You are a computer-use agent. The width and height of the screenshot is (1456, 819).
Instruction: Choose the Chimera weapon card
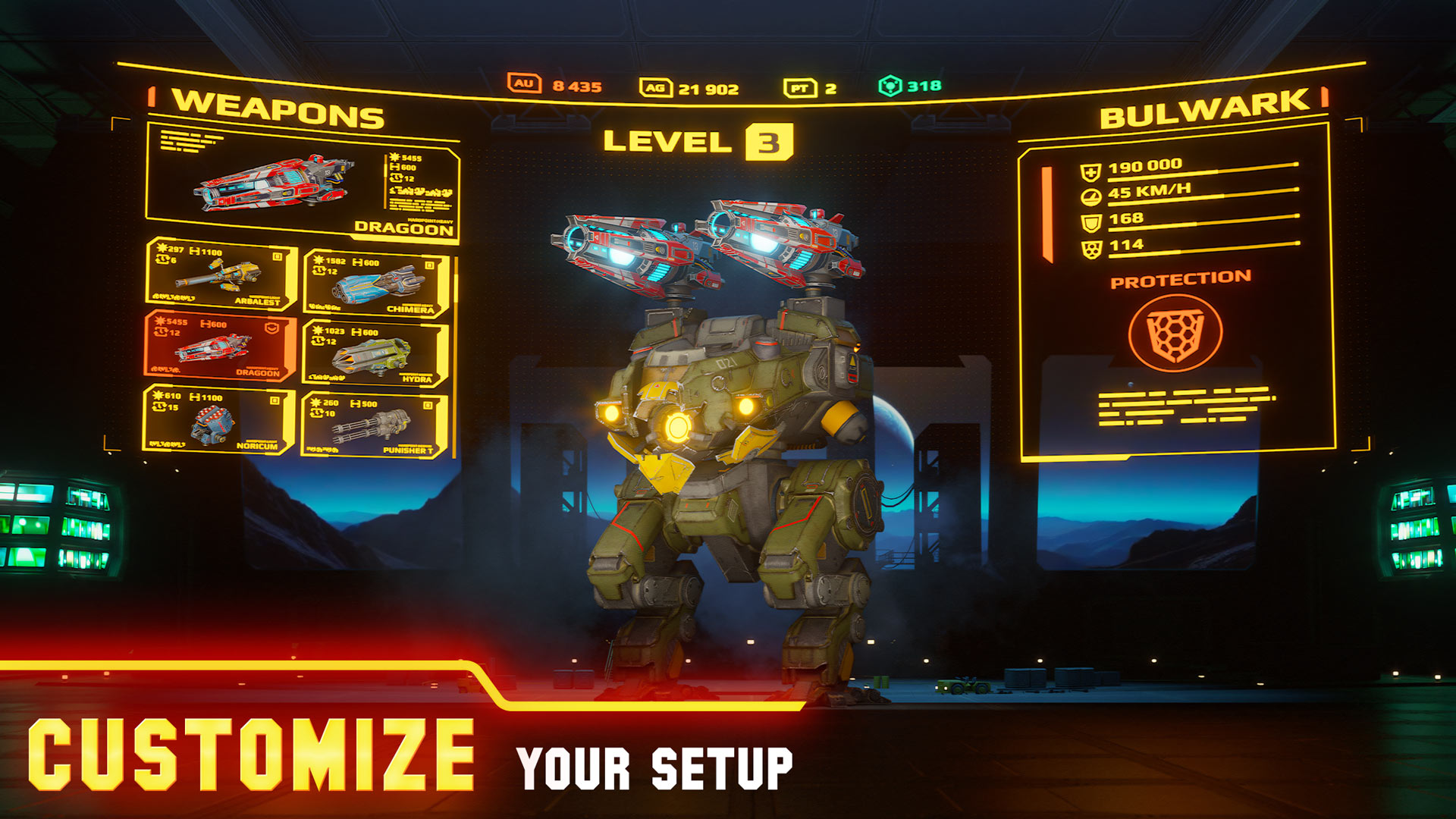coord(376,284)
